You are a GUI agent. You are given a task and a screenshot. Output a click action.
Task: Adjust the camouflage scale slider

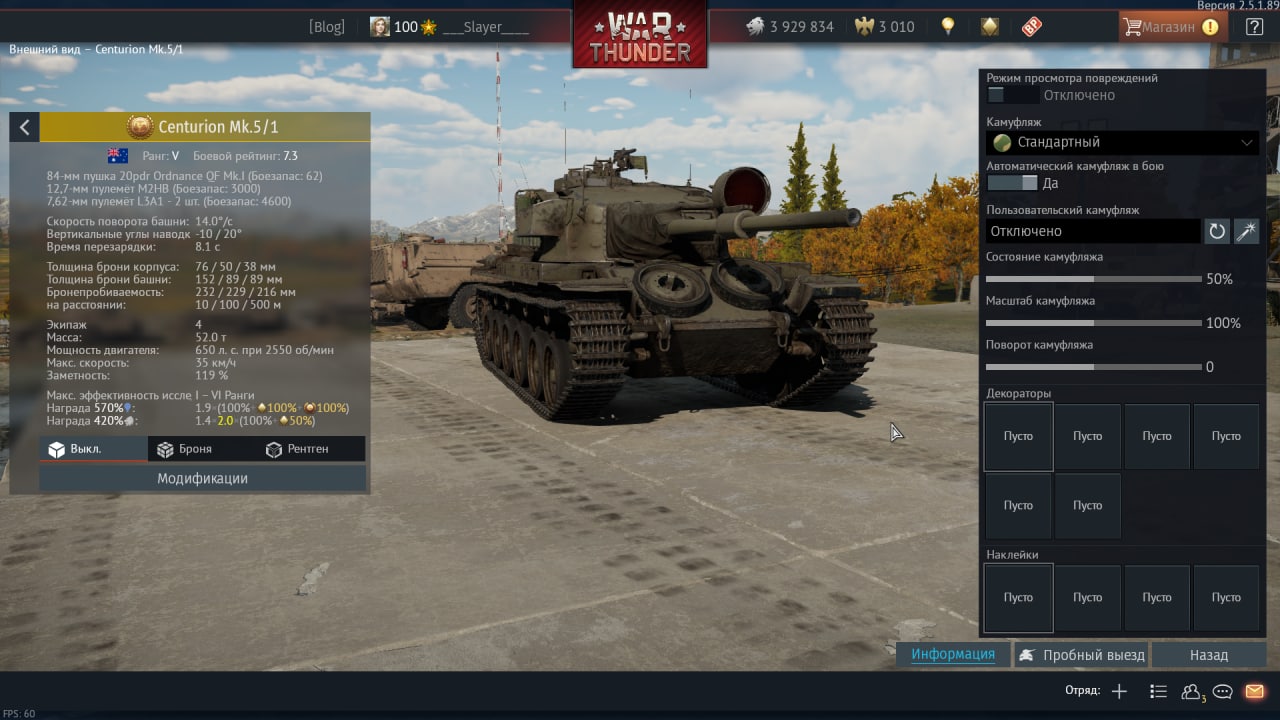(x=1093, y=323)
